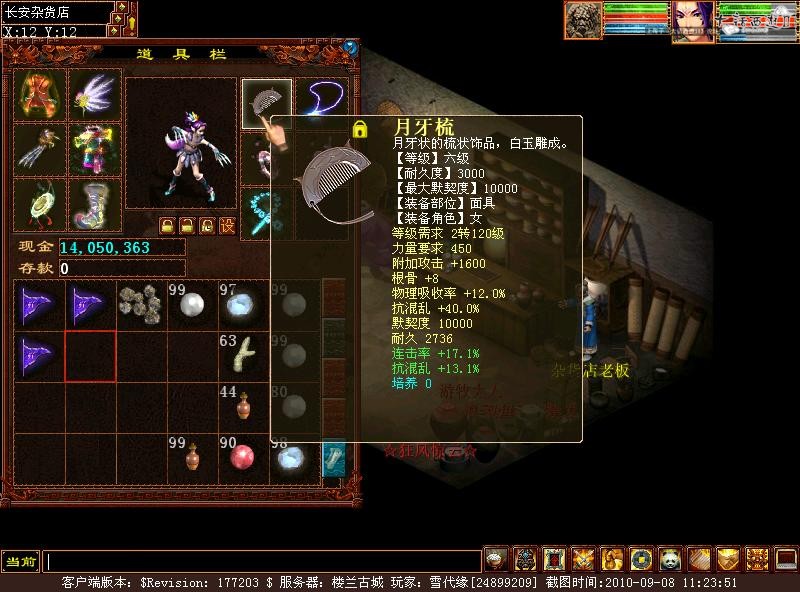Select the purple-haired character portrait
This screenshot has height=592, width=800.
pos(692,21)
